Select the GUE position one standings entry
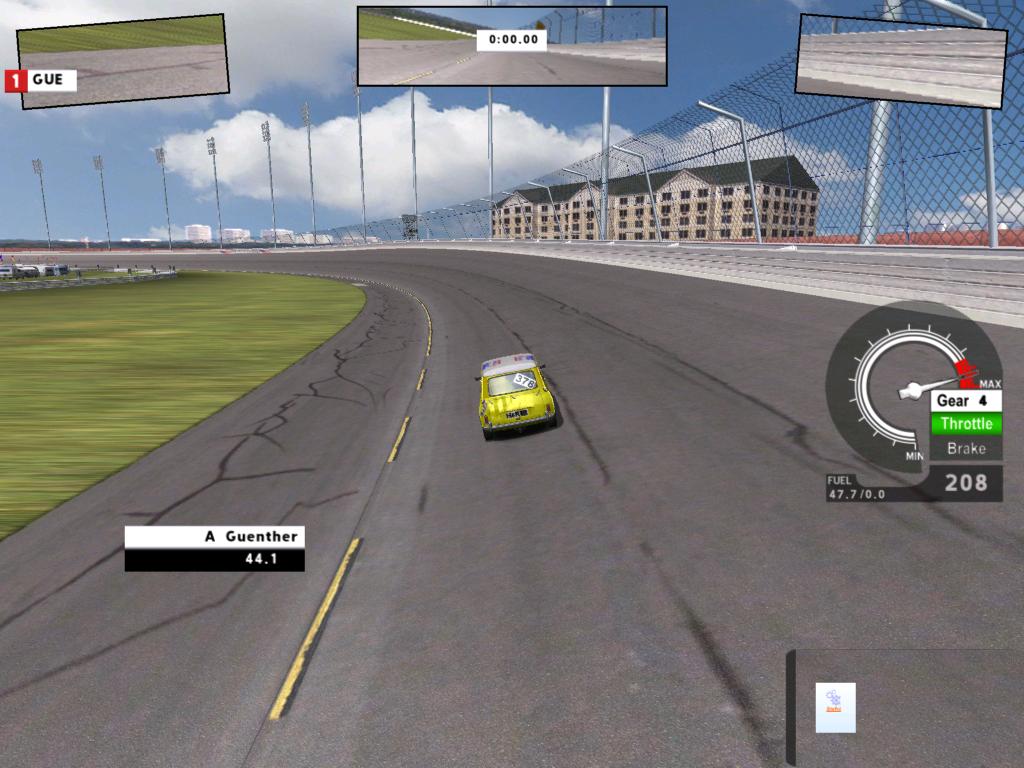1024x768 pixels. (42, 80)
